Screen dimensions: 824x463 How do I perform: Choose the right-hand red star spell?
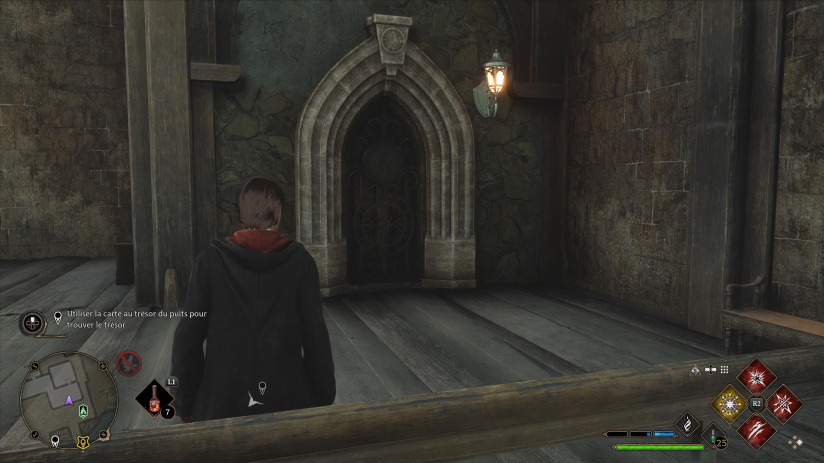783,403
